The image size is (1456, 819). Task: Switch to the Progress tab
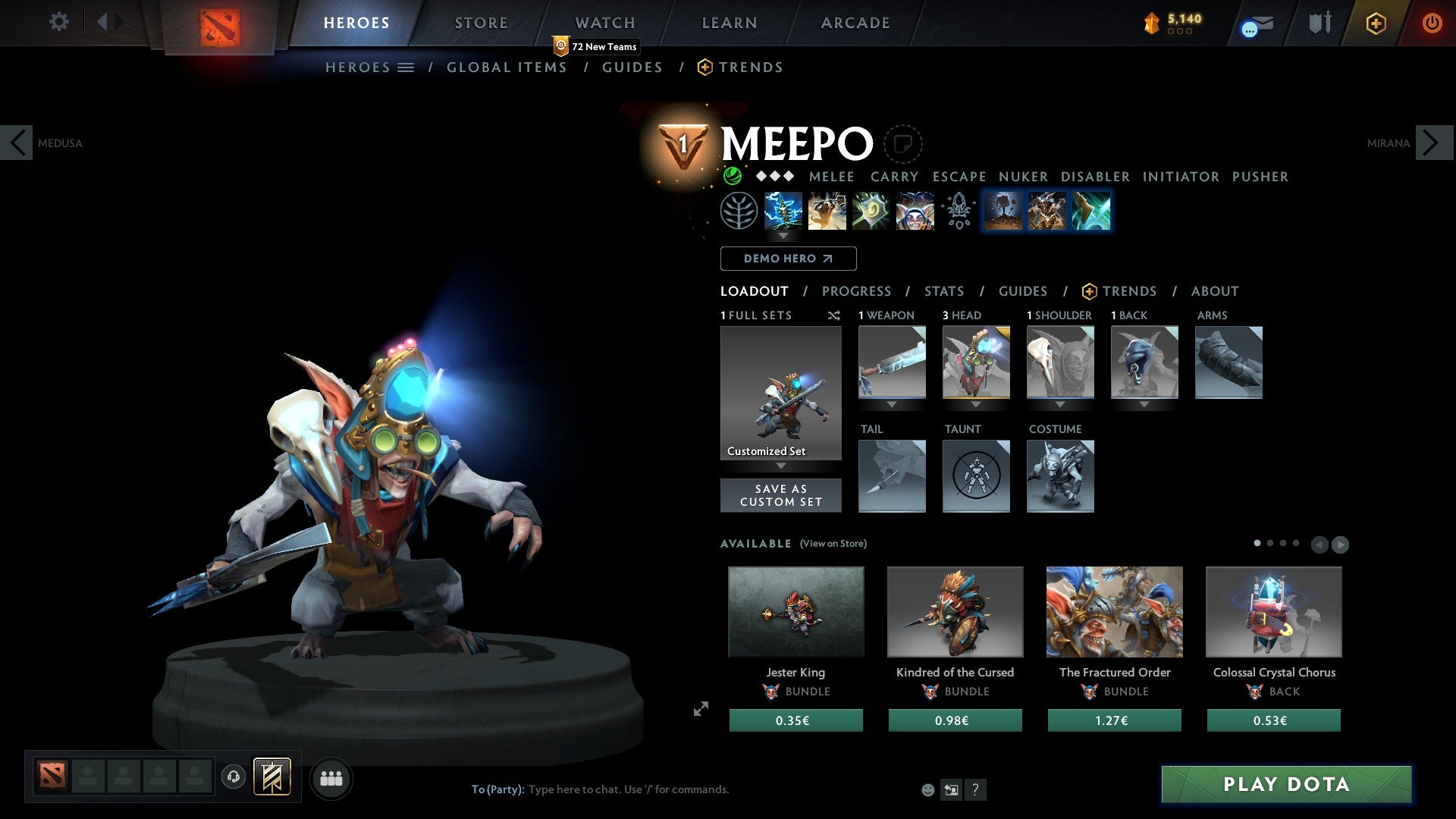[857, 291]
